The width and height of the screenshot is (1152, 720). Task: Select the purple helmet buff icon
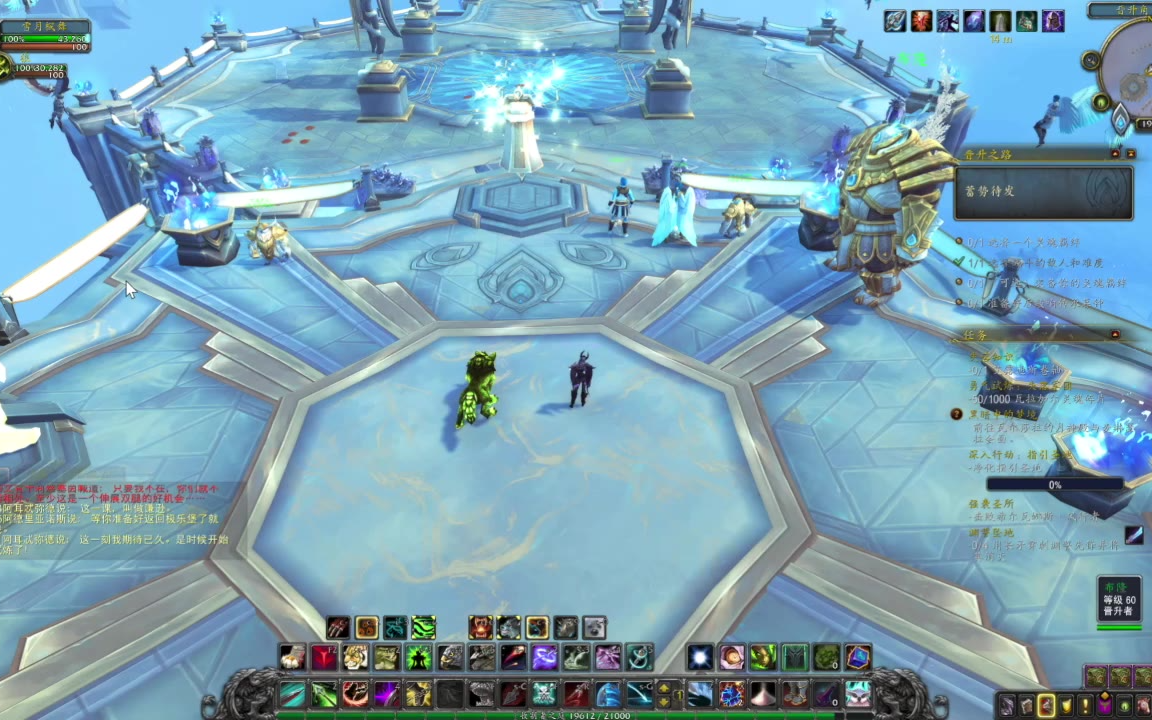[x=1053, y=21]
